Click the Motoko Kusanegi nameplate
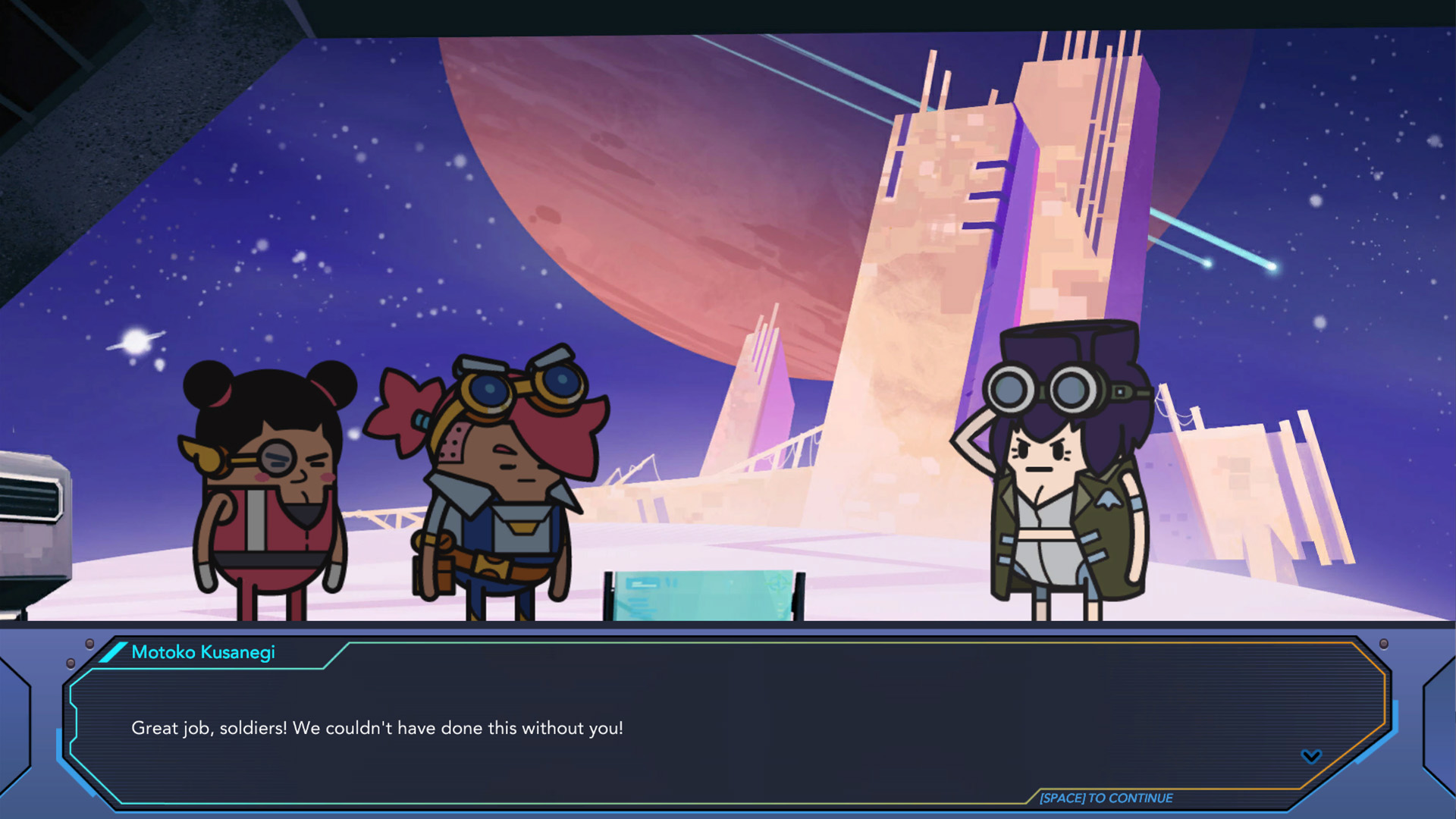This screenshot has height=819, width=1456. click(203, 652)
